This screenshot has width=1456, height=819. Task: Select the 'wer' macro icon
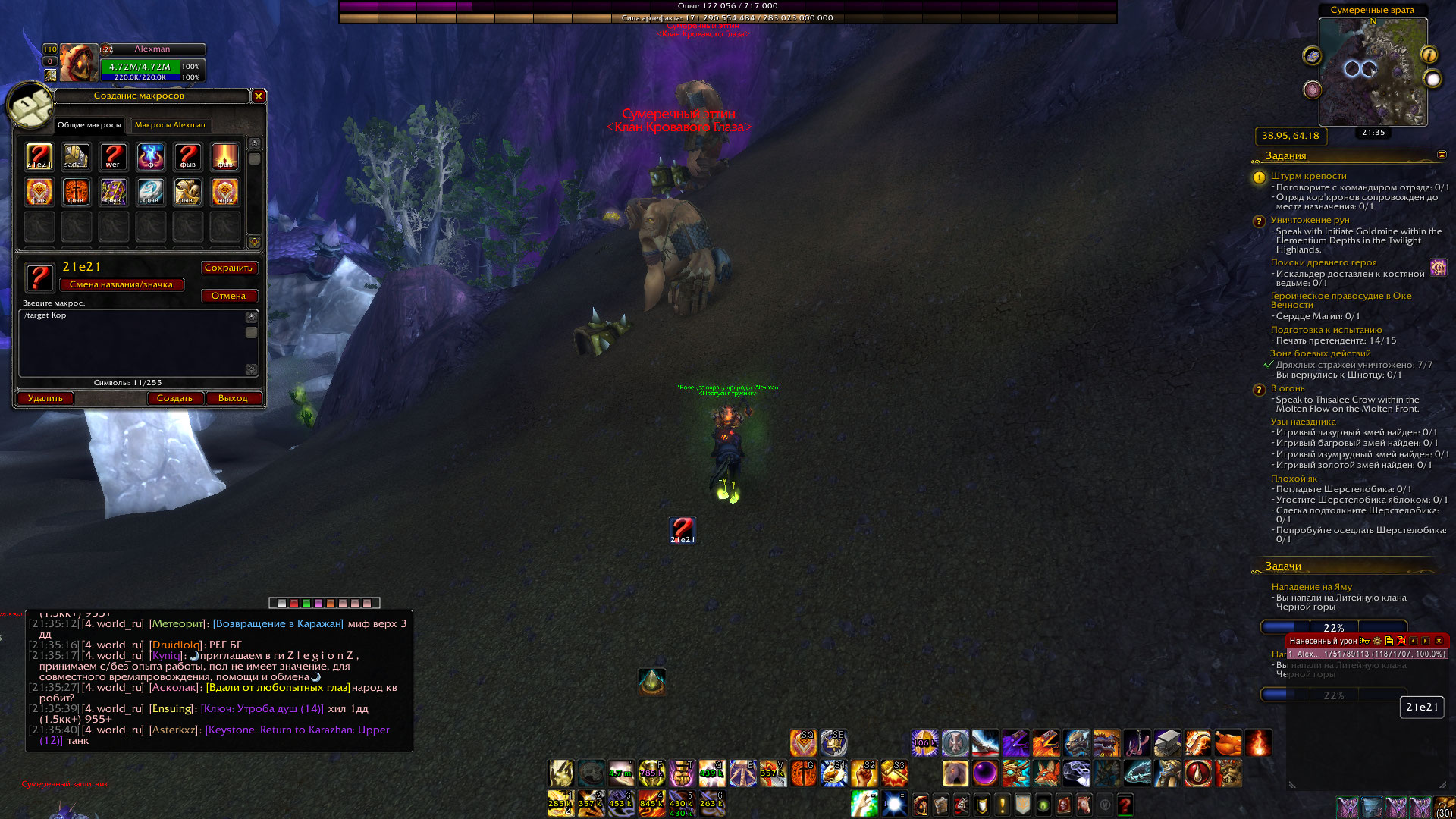[113, 156]
